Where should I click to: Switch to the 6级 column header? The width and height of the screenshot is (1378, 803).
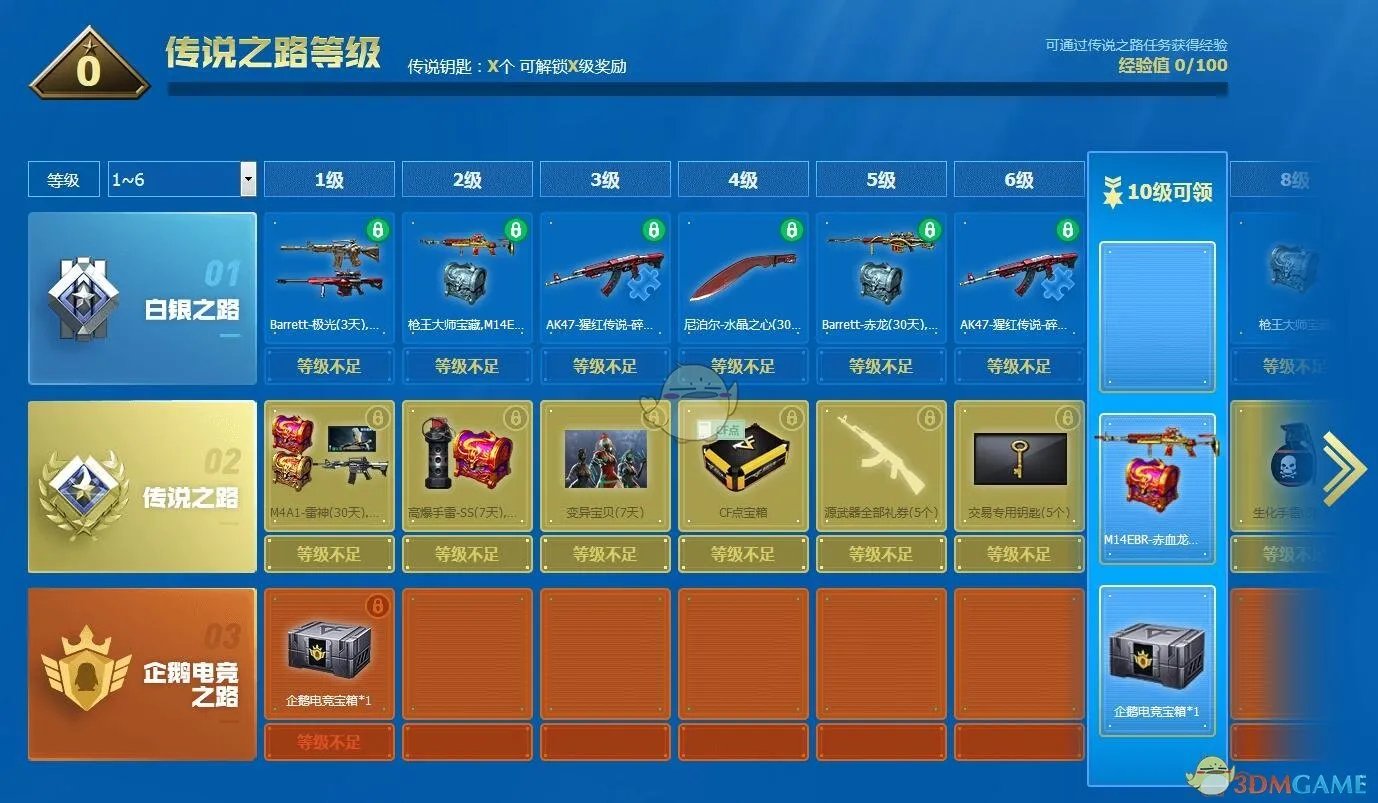[x=1018, y=179]
